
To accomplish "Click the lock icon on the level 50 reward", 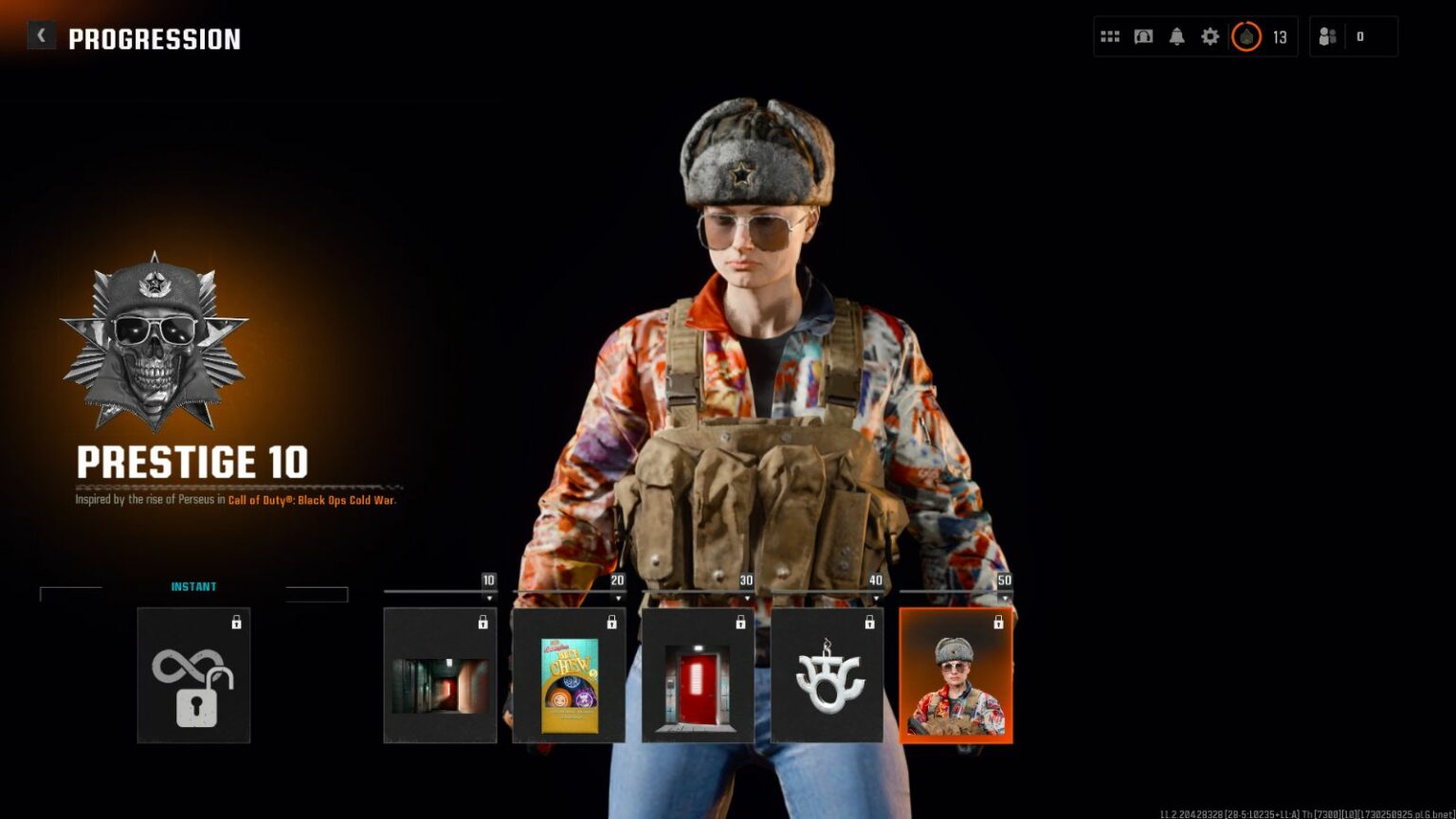I will pos(998,624).
